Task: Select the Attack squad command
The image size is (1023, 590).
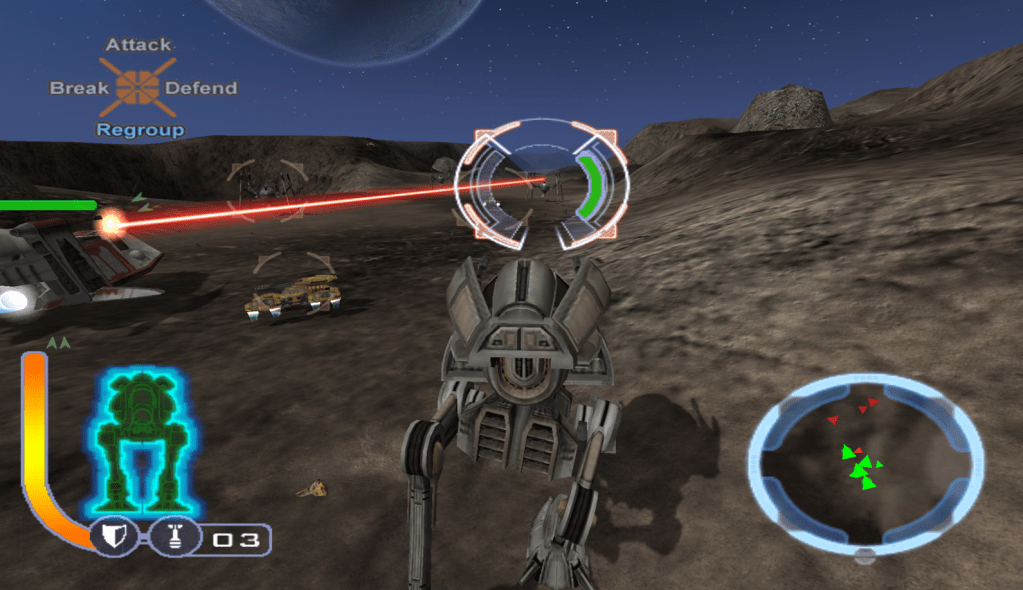Action: 138,45
